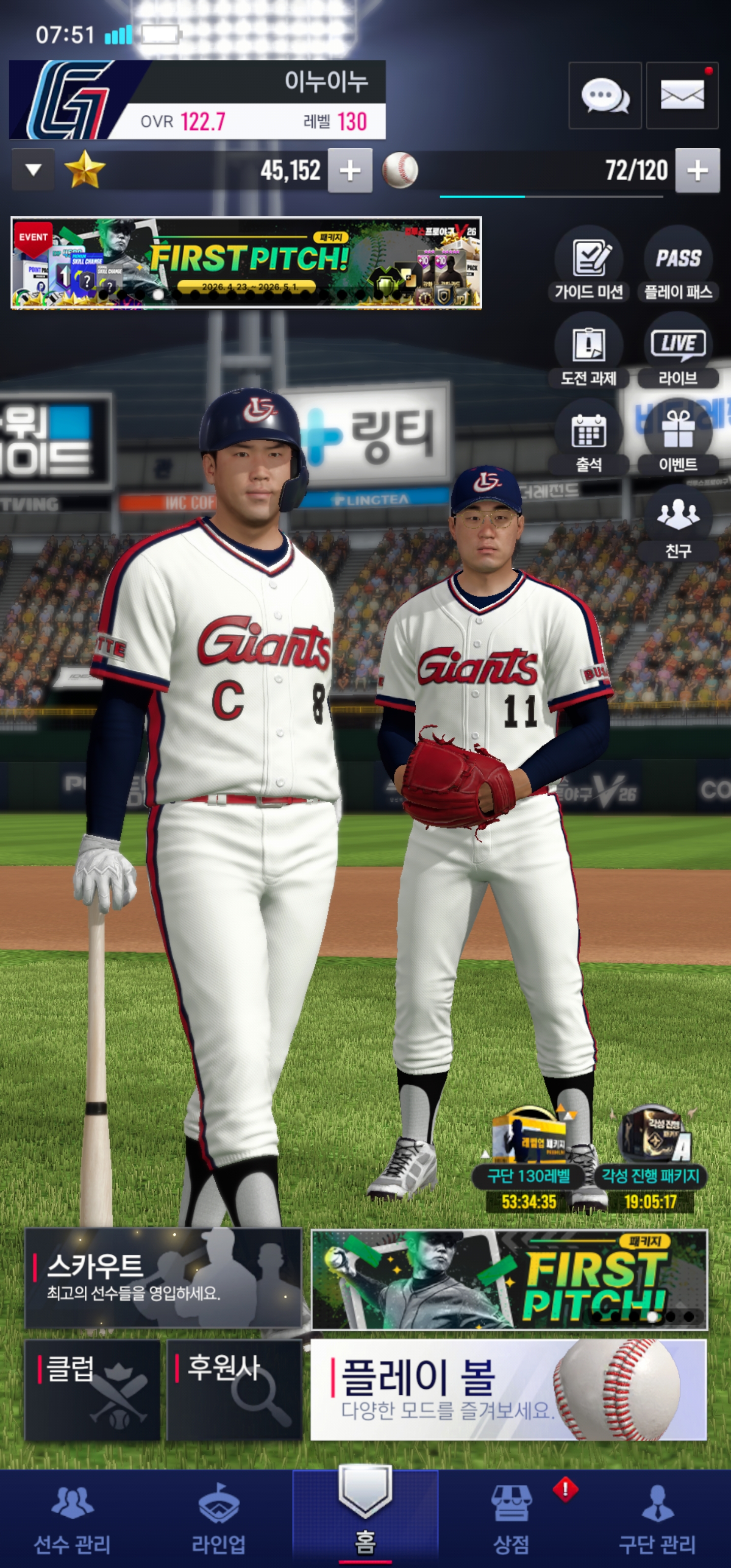Image resolution: width=731 pixels, height=1568 pixels.
Task: Open 가이드 미션 guide missions
Action: click(588, 264)
